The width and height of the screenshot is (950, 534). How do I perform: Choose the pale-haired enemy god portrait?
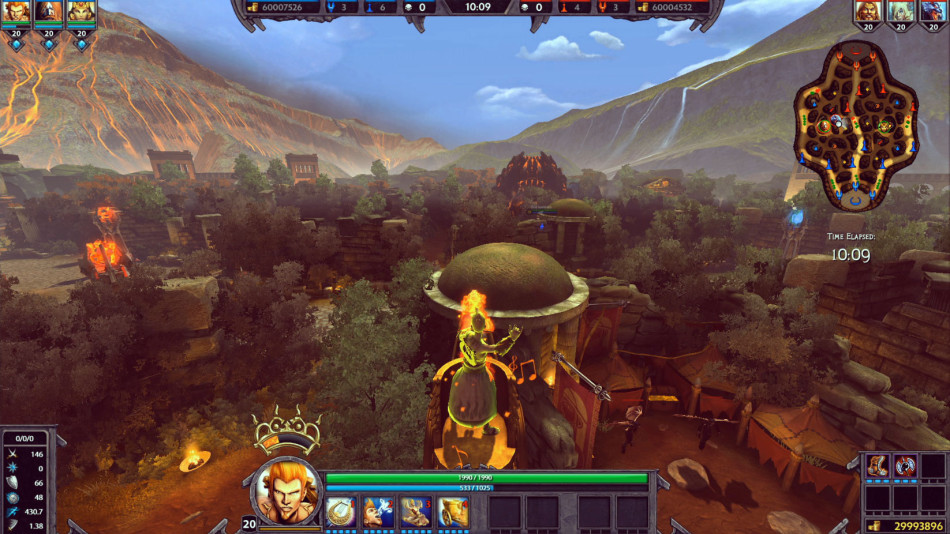(x=900, y=12)
